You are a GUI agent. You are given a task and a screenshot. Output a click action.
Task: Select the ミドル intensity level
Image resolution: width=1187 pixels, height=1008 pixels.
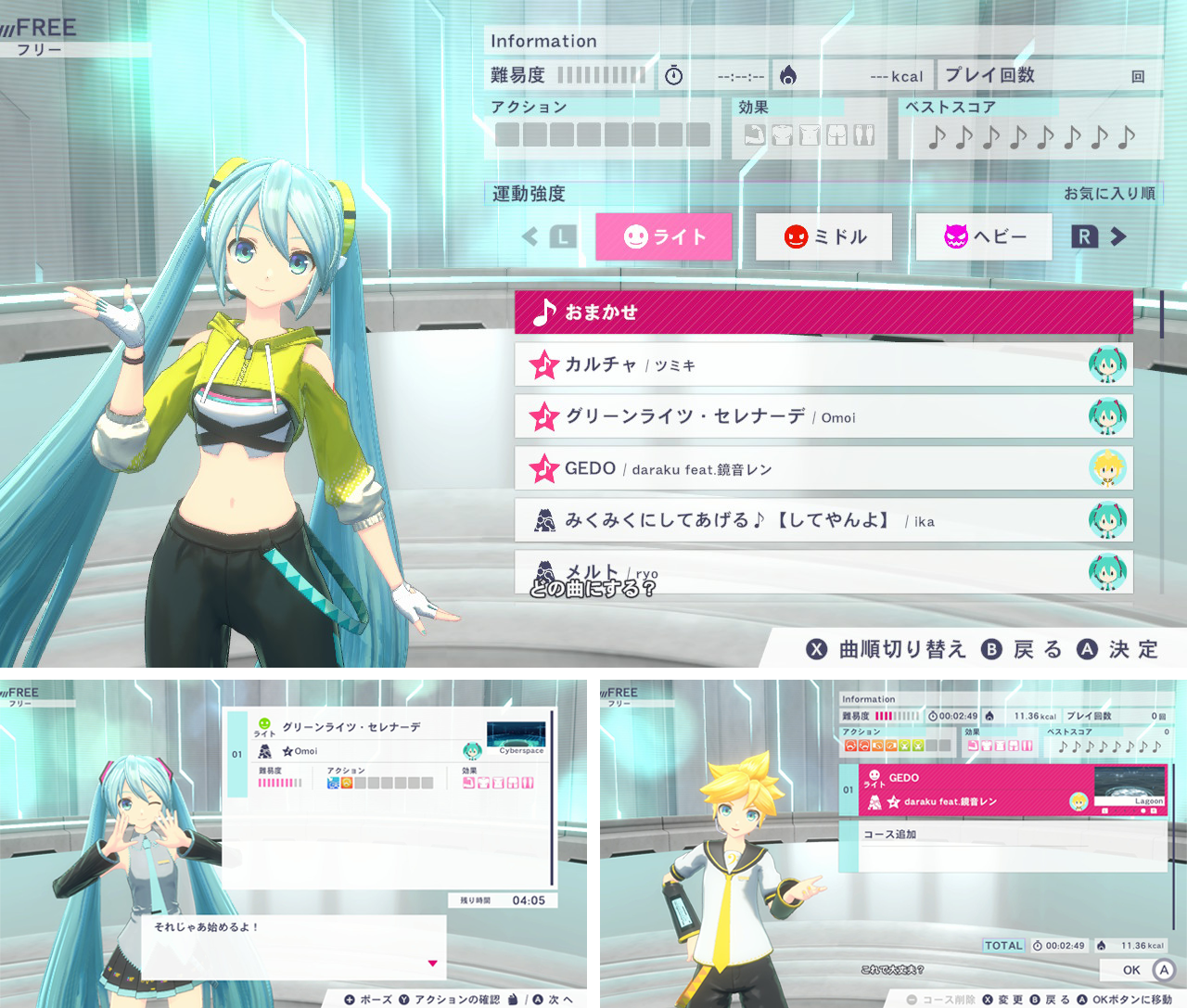tap(822, 236)
